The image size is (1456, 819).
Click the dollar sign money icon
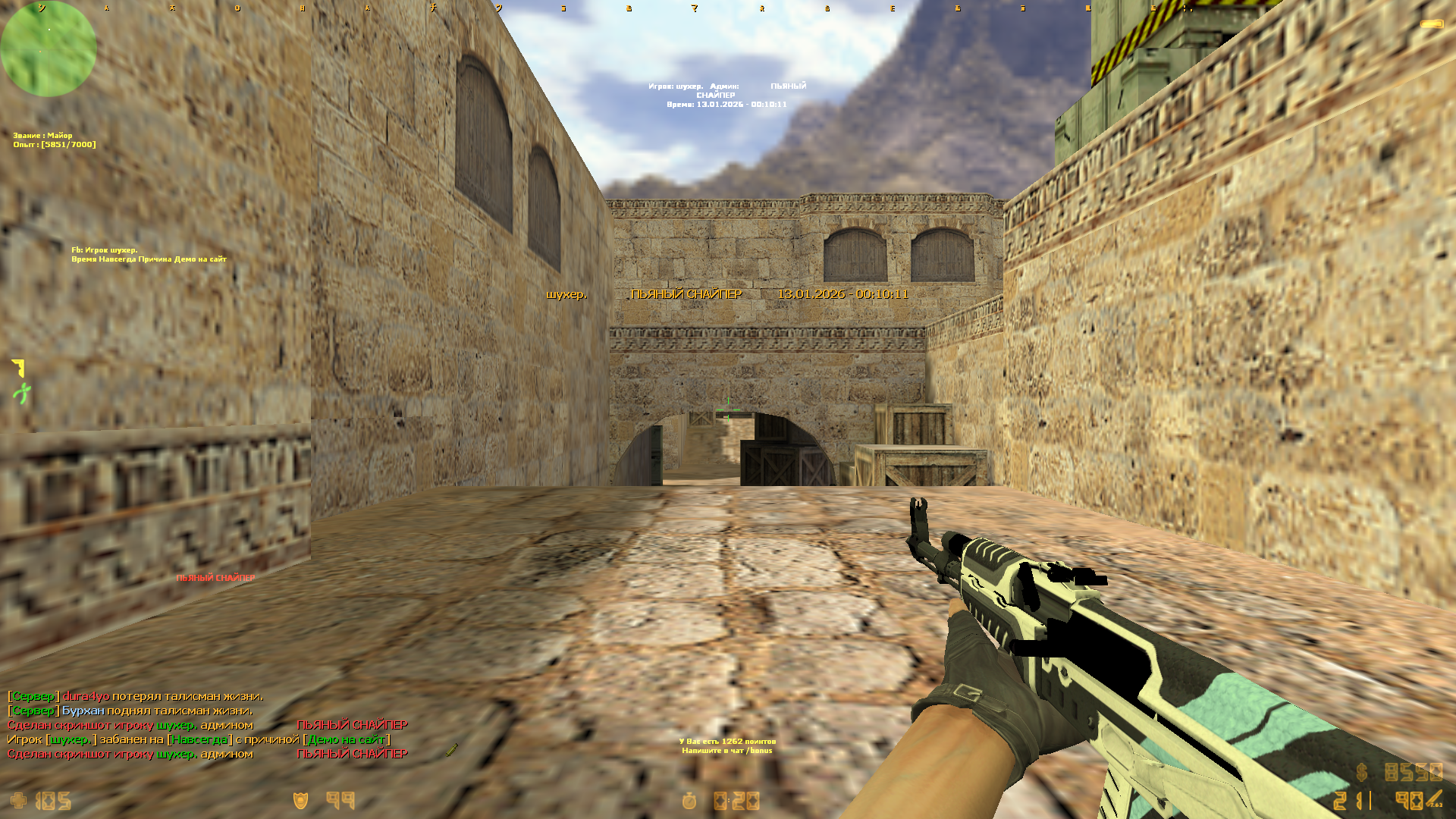tap(1362, 773)
